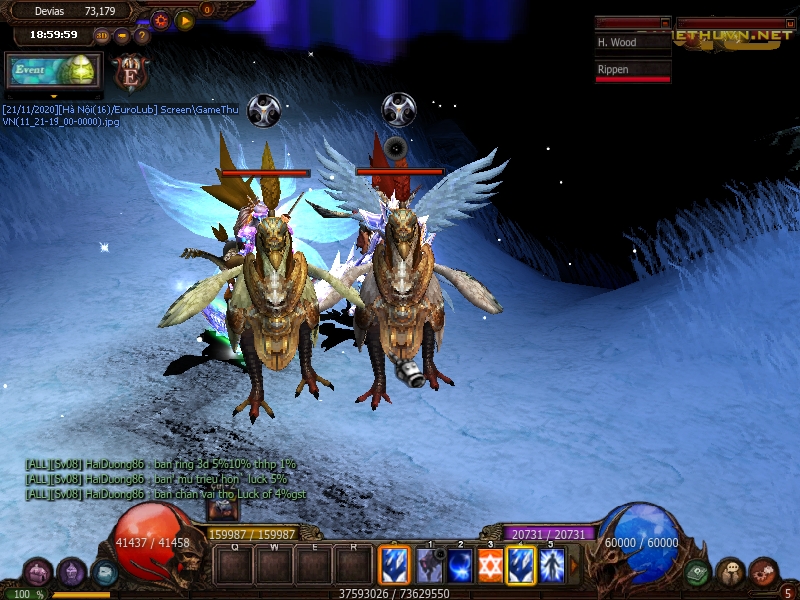800x600 pixels.
Task: Expand skill bar with orange arrow
Action: [574, 566]
